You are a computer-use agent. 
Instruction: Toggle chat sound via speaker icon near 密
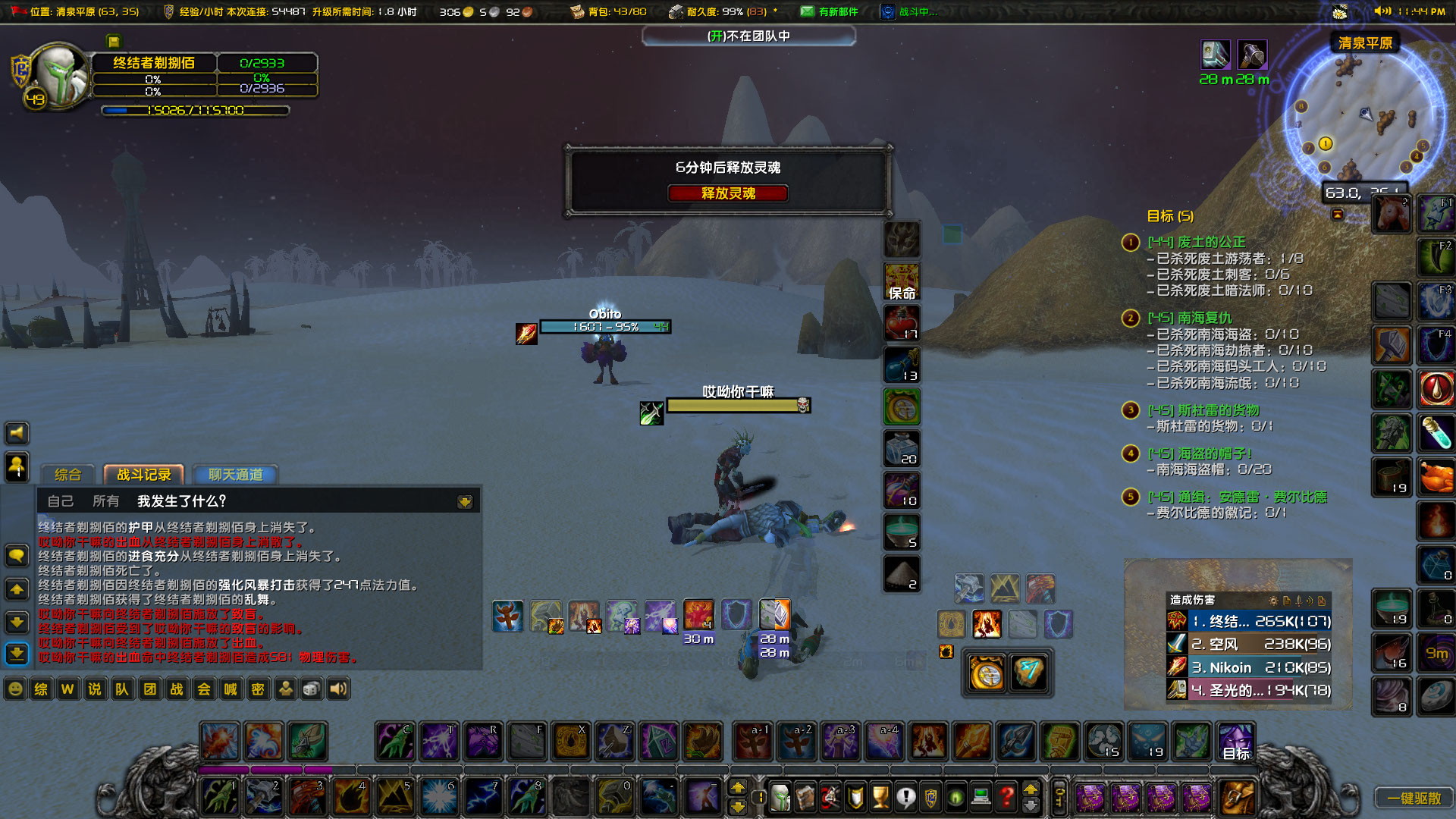click(x=337, y=689)
